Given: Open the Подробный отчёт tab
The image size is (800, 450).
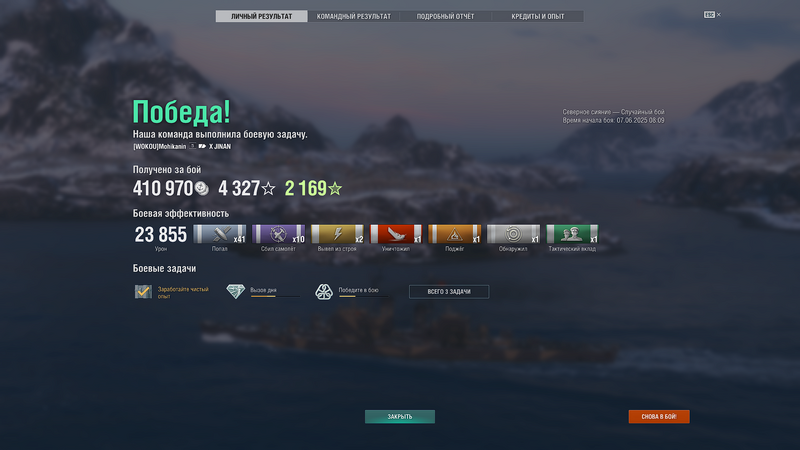Looking at the screenshot, I should tap(445, 16).
